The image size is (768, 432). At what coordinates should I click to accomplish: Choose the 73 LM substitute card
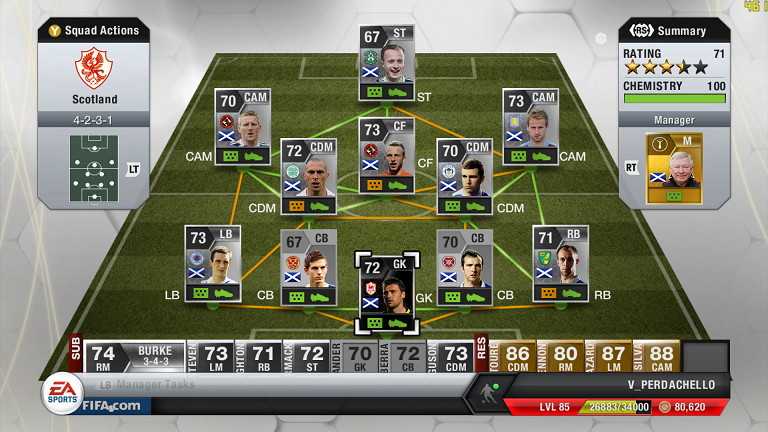pos(216,354)
